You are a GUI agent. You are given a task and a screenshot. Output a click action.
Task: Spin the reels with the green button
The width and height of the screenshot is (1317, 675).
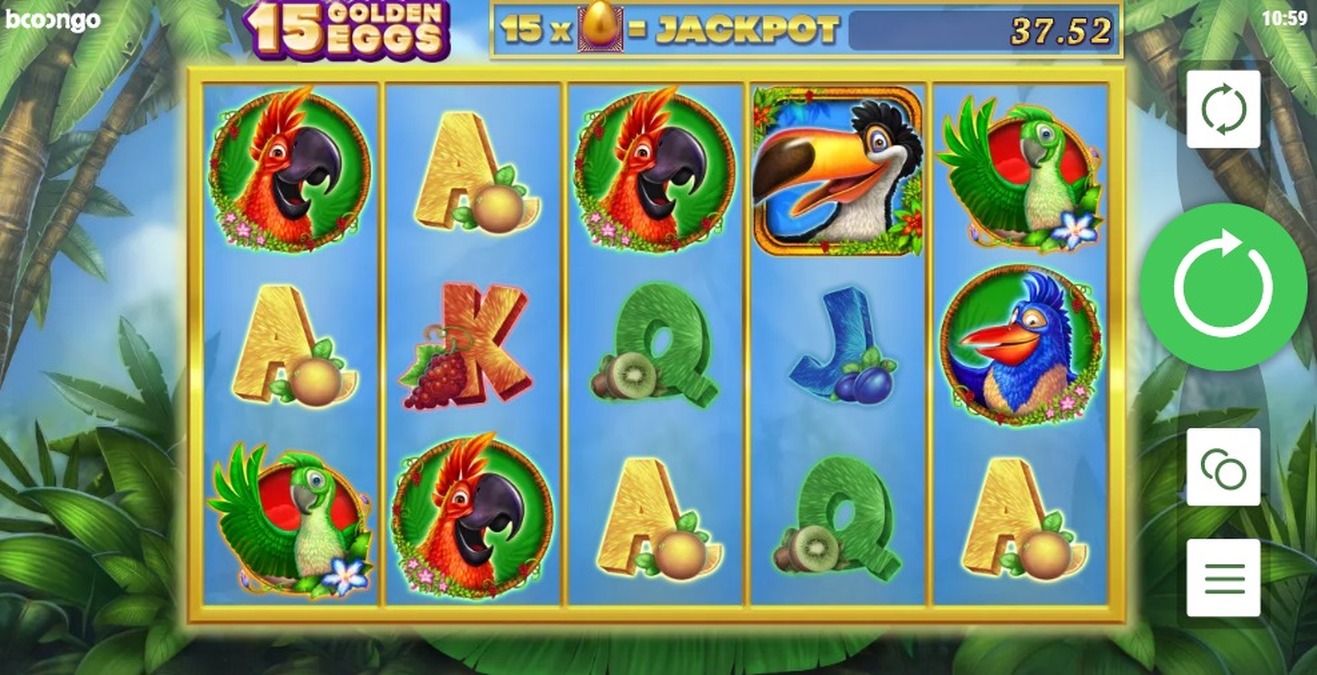[x=1223, y=287]
